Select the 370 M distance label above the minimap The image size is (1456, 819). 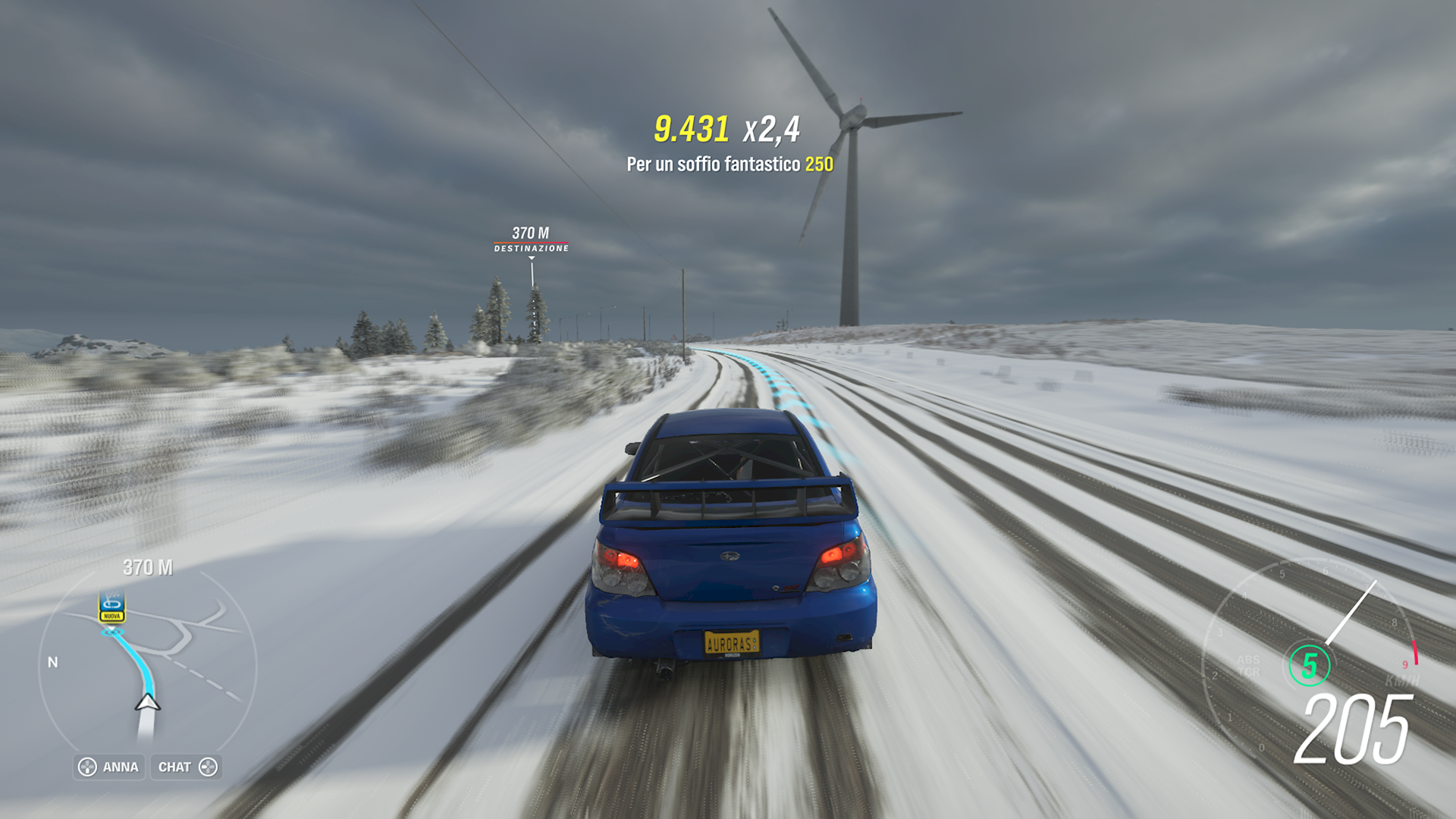148,566
